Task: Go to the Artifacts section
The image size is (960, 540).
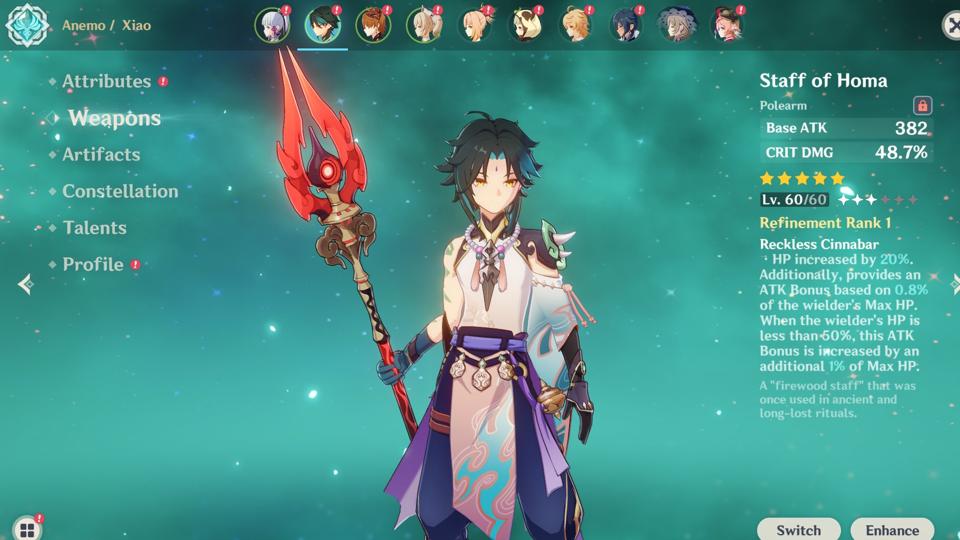Action: (101, 155)
